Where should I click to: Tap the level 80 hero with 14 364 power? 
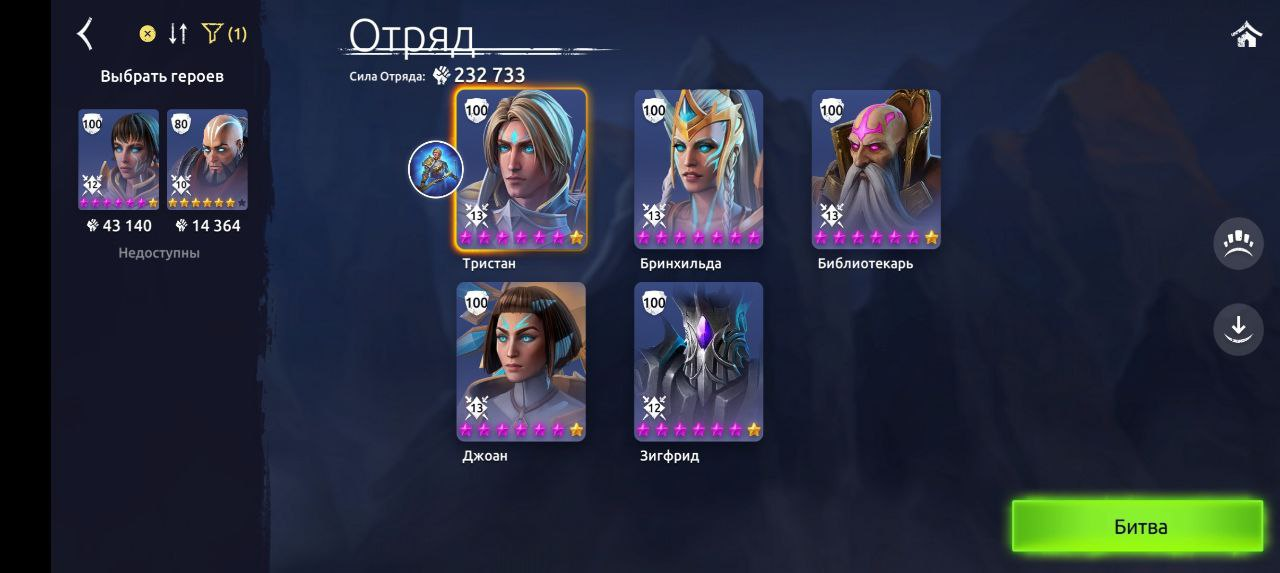click(x=207, y=159)
